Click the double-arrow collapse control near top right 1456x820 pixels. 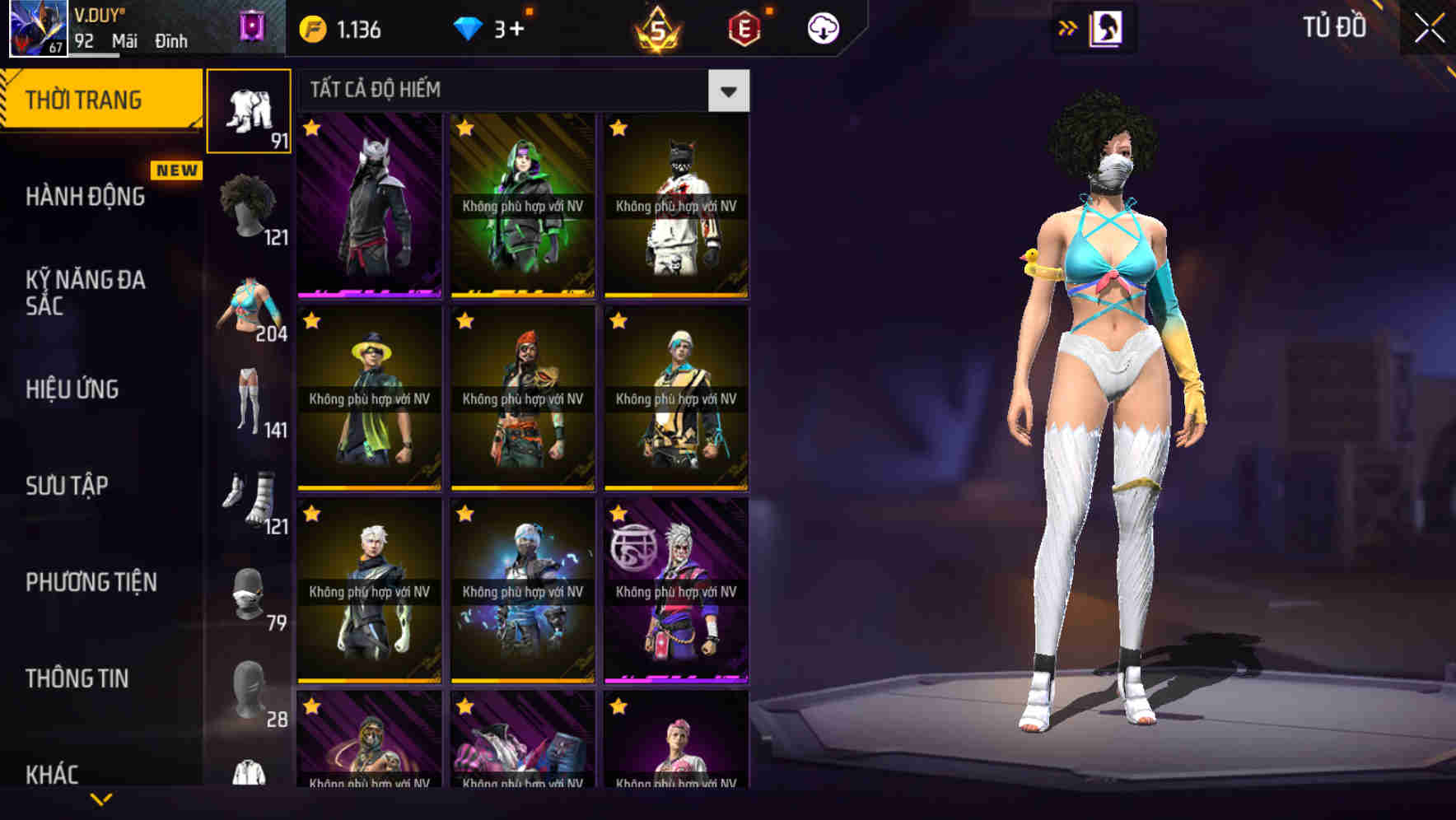(1068, 27)
